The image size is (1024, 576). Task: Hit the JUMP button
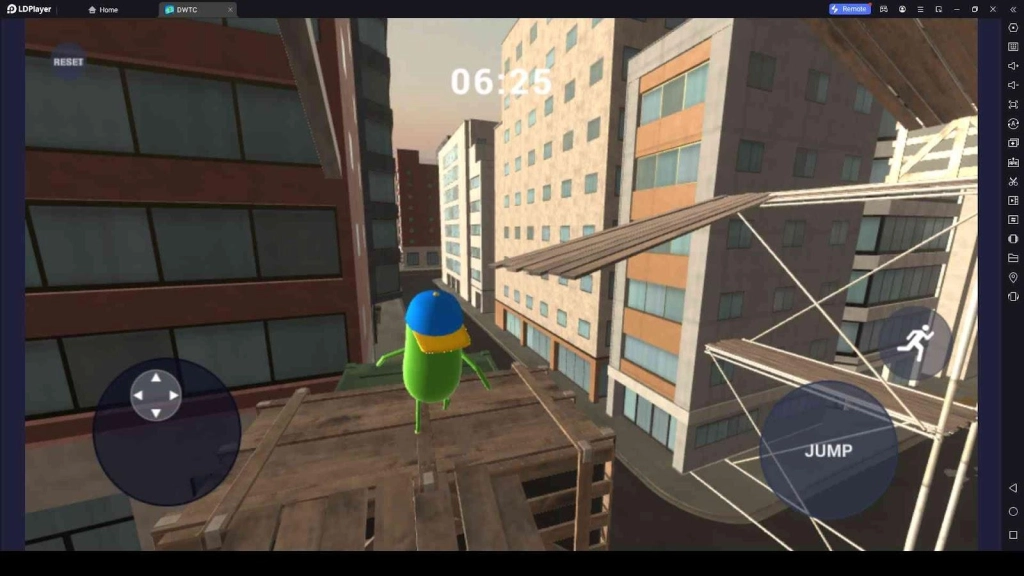tap(828, 450)
